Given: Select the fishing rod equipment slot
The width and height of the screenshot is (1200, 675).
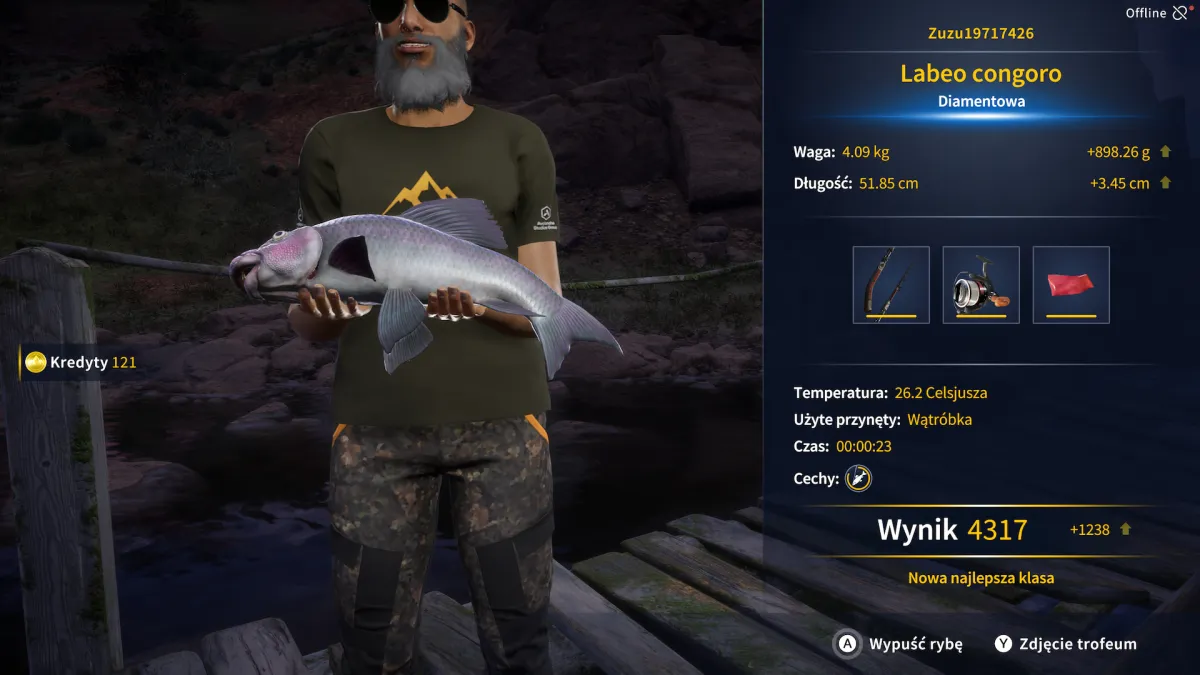Looking at the screenshot, I should tap(891, 285).
